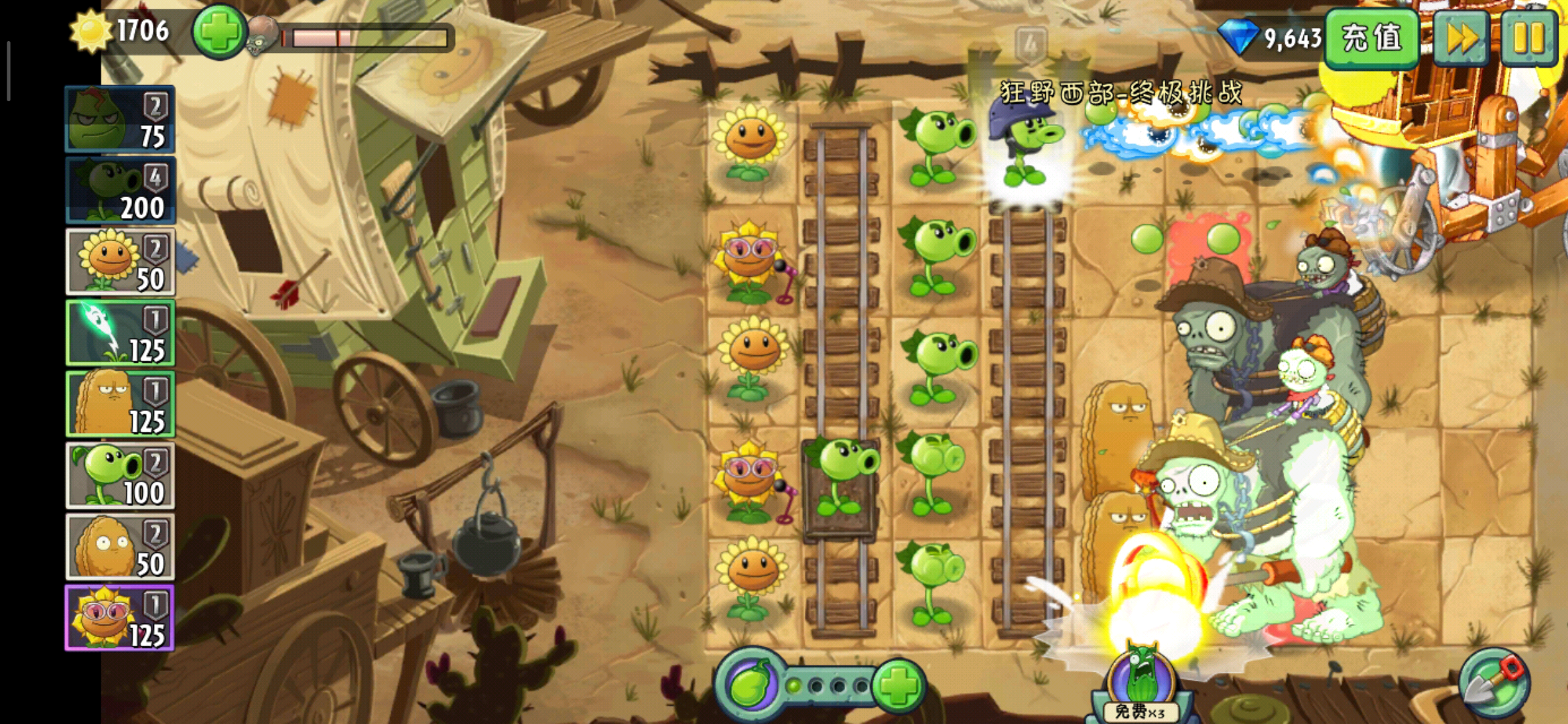Choose the 125-sun sunglasses sunflower packet

120,618
